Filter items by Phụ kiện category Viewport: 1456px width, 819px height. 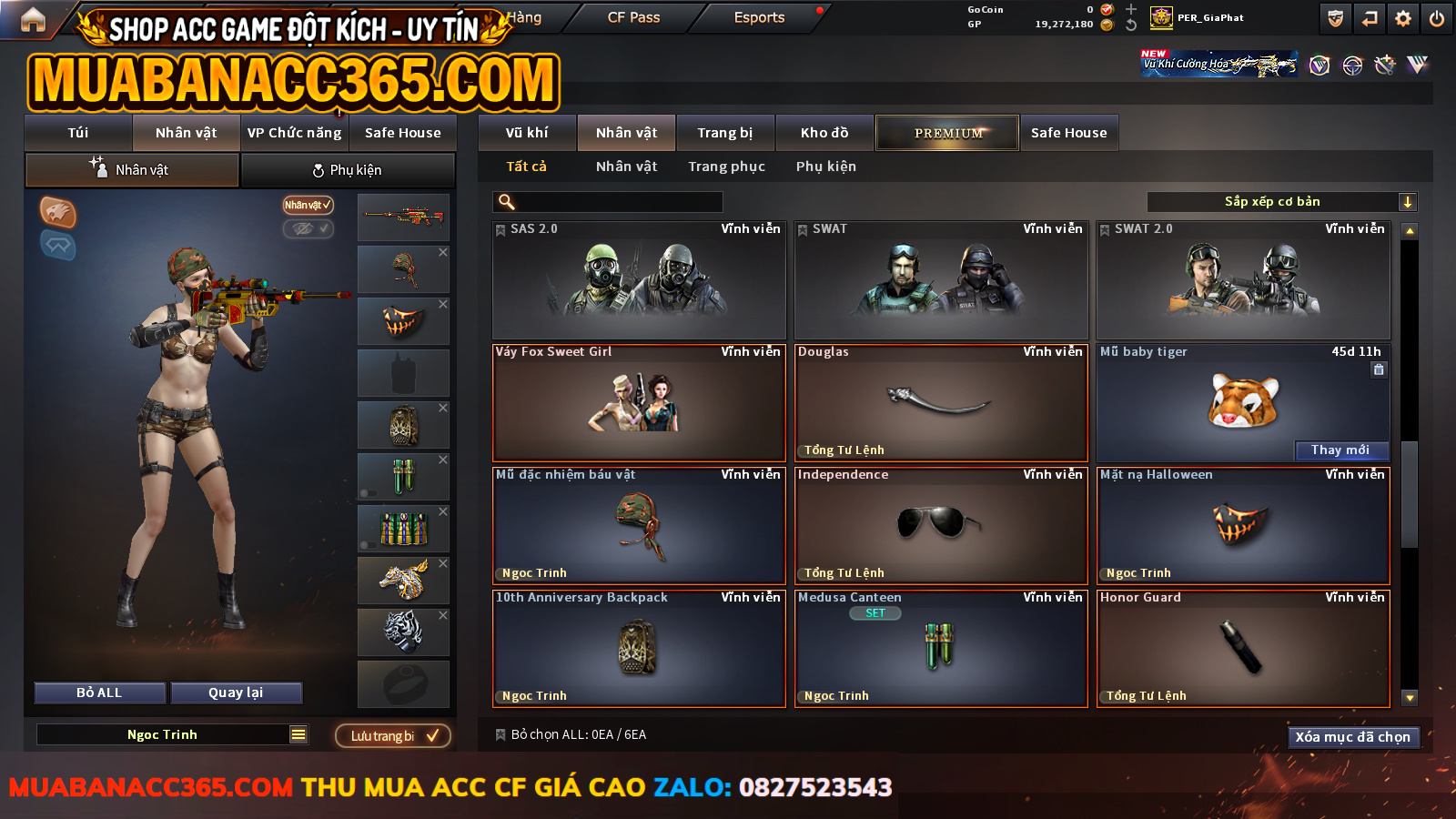pos(825,167)
